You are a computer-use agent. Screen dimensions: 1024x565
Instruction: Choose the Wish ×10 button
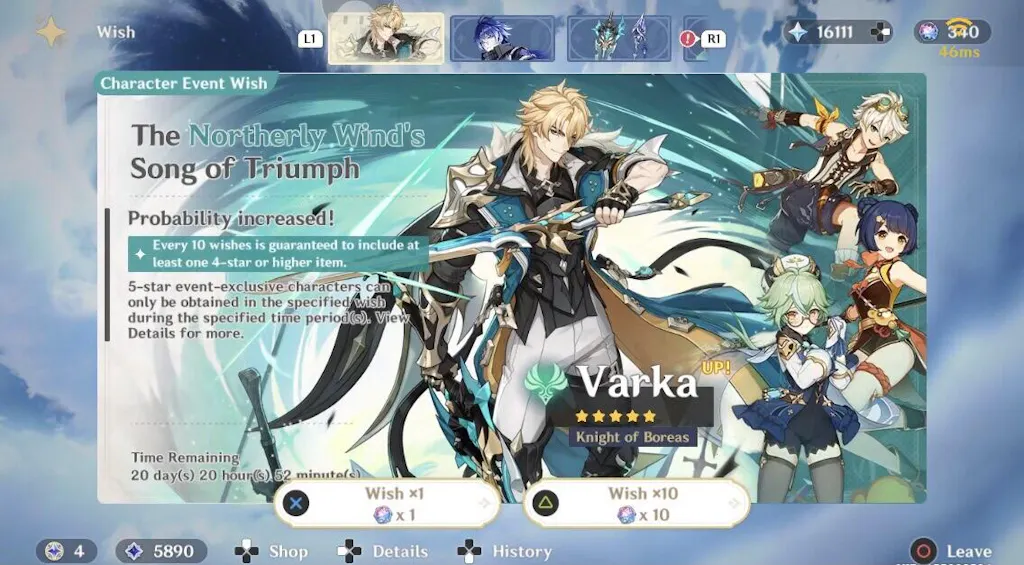point(636,503)
